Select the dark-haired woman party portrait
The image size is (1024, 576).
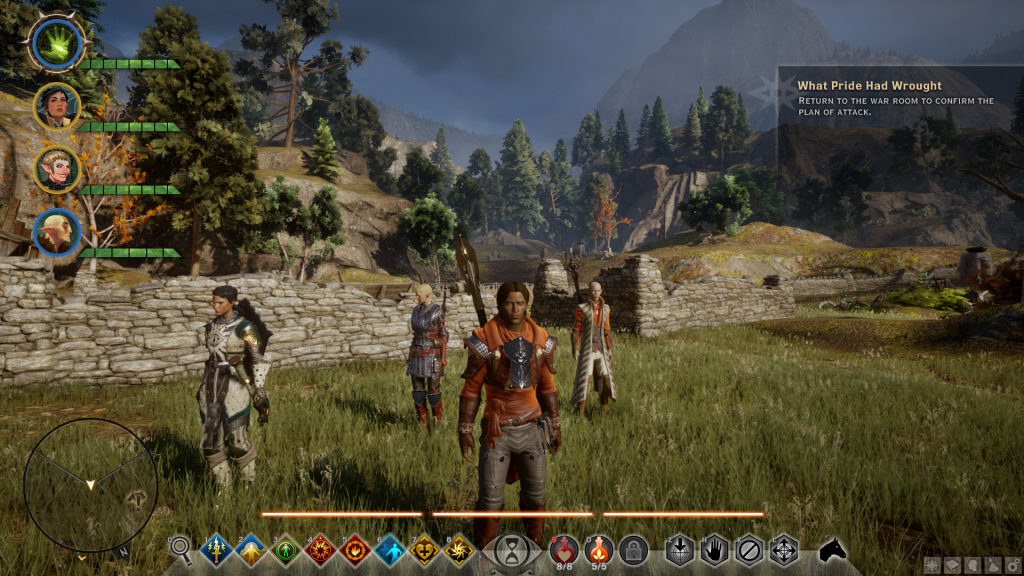(56, 105)
